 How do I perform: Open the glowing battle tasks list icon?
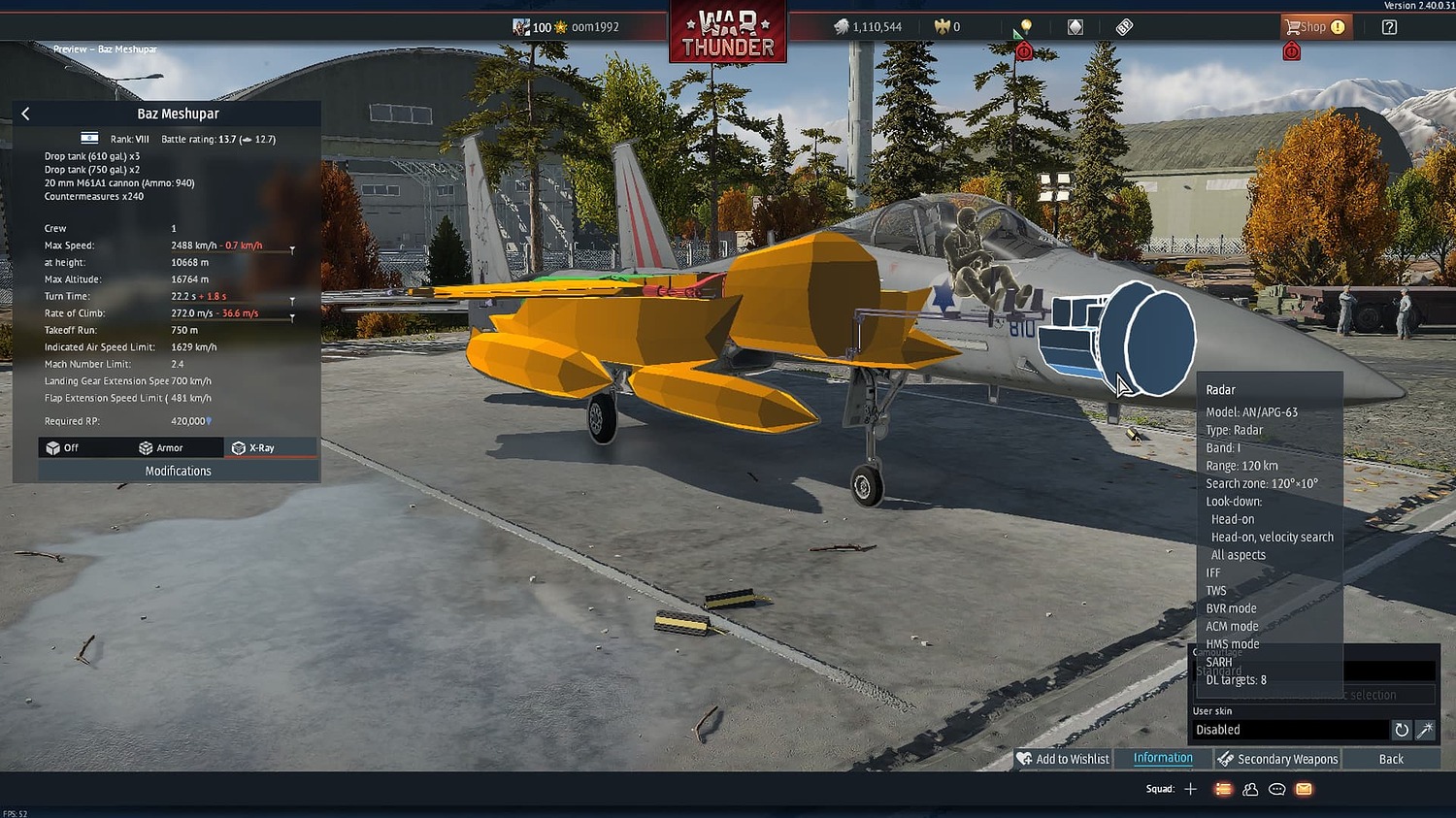(1222, 789)
